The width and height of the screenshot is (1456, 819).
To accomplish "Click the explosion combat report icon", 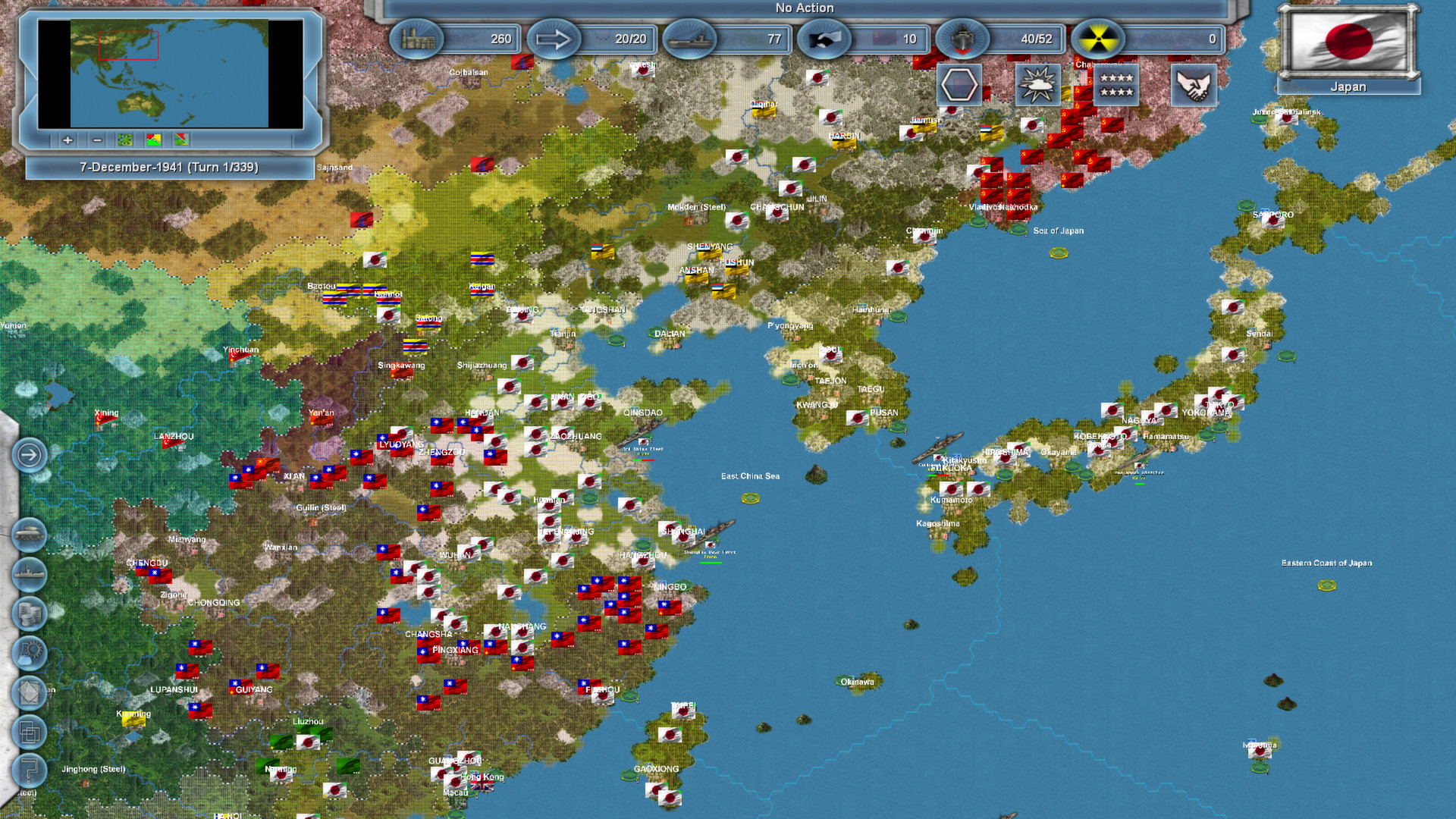I will (1039, 85).
